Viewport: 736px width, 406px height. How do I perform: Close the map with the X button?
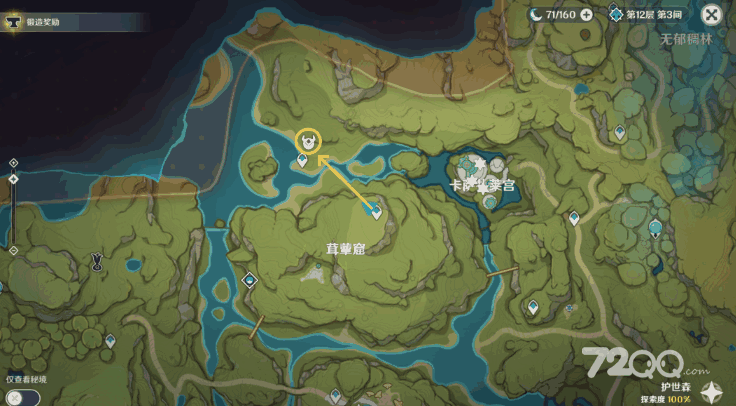711,14
